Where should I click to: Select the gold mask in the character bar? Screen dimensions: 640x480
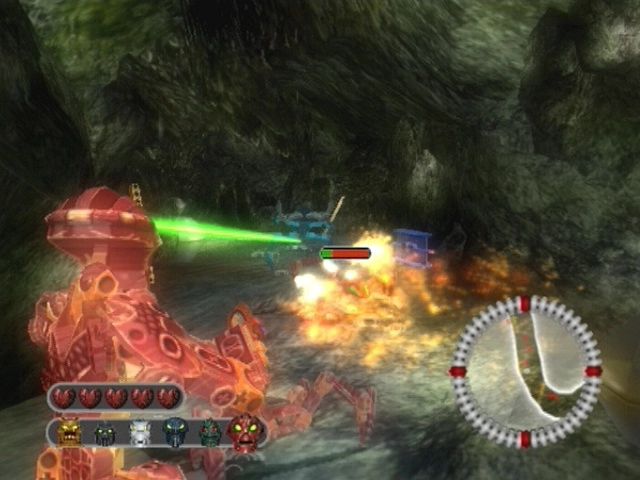point(69,433)
